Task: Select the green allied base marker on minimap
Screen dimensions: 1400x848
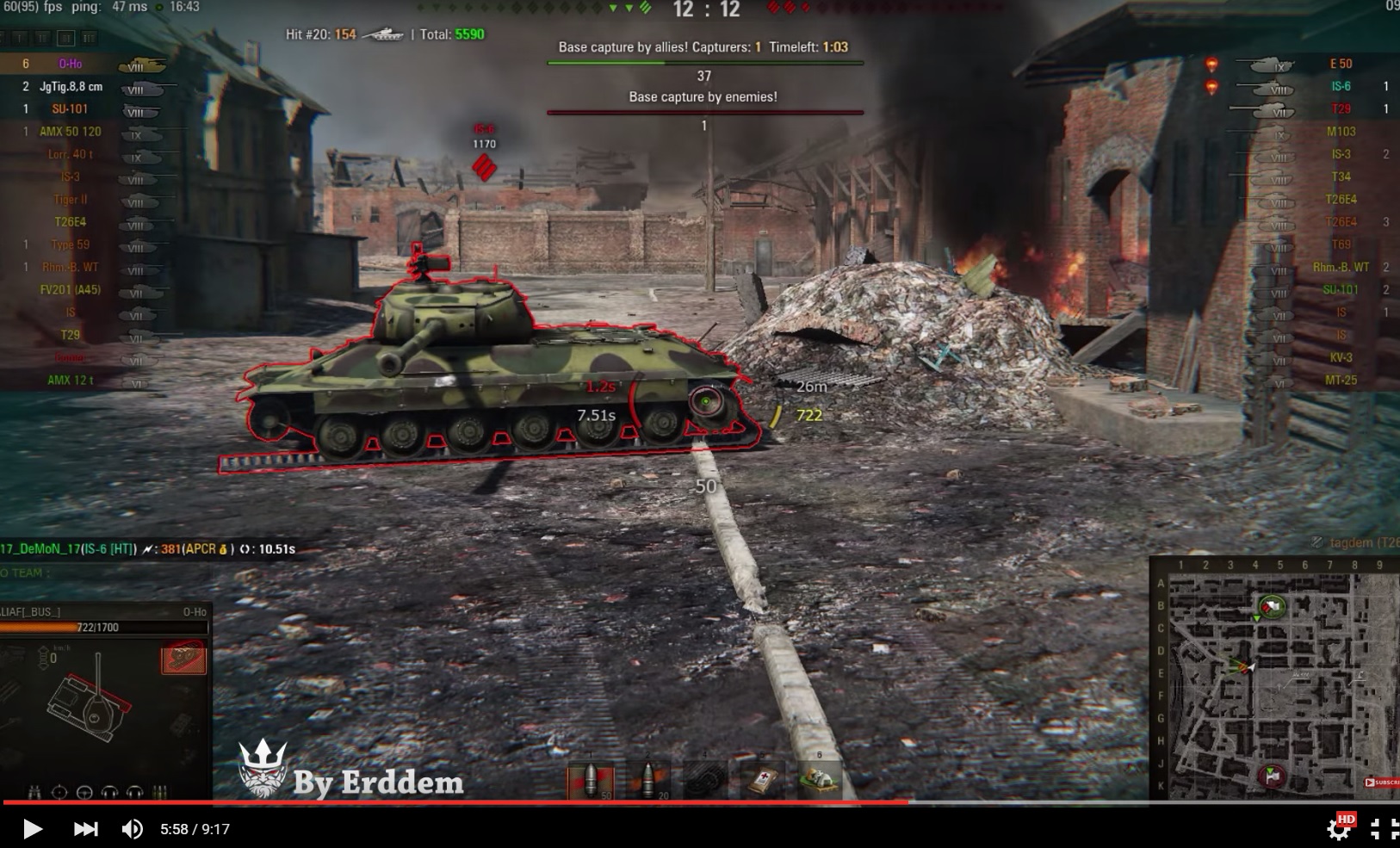Action: click(1272, 607)
